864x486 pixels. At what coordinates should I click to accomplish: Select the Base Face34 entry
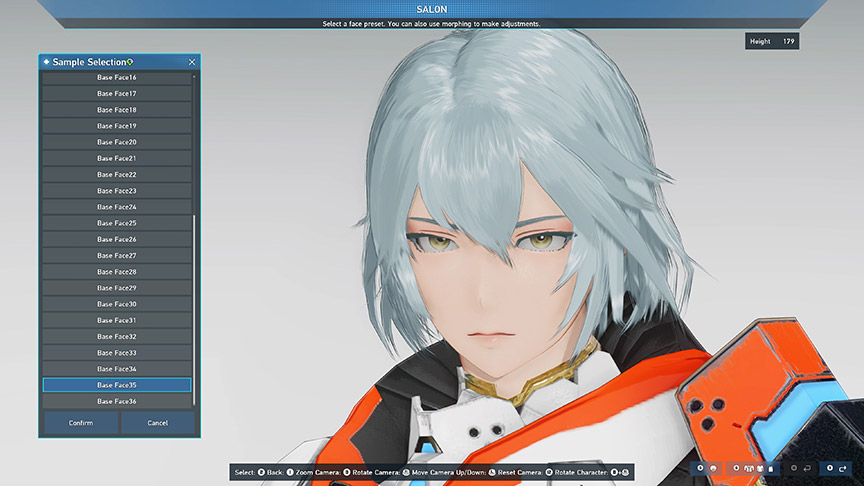pyautogui.click(x=117, y=369)
